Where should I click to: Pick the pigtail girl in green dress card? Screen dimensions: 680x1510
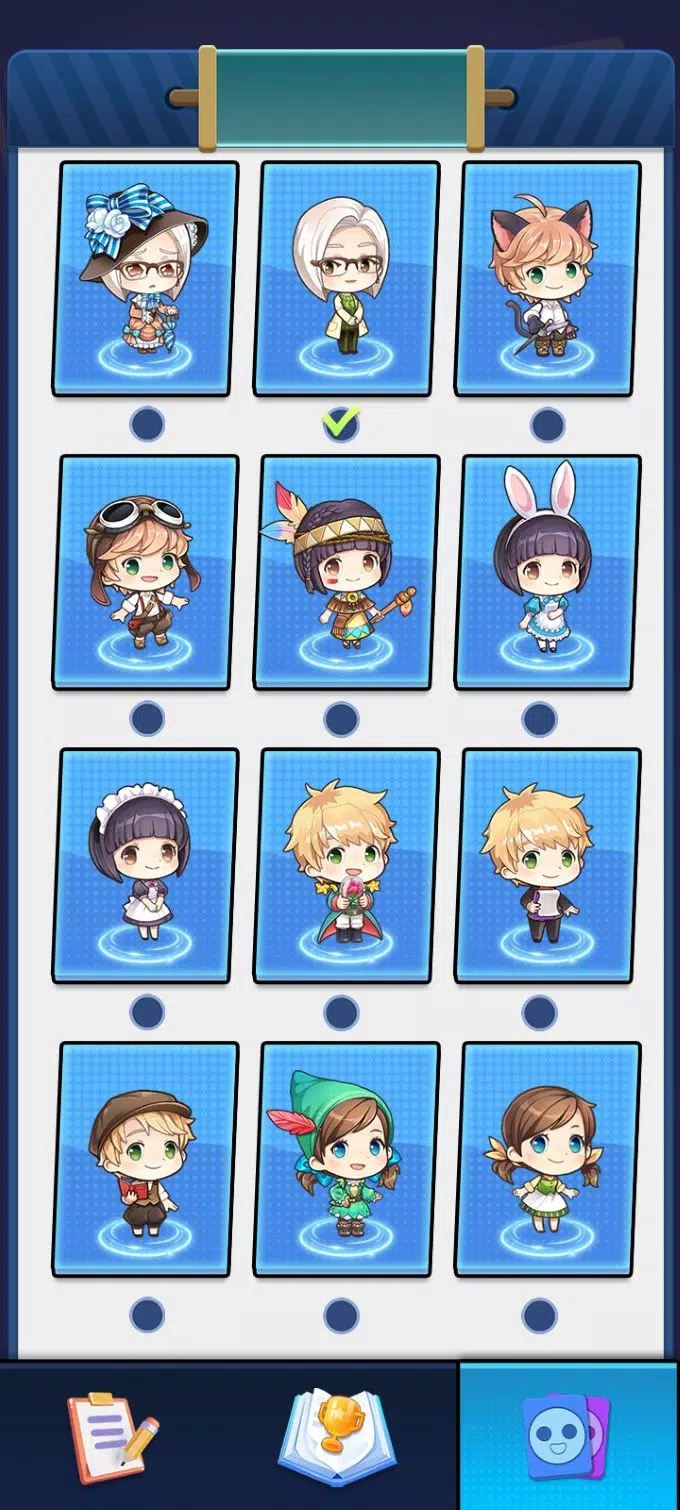click(548, 1160)
